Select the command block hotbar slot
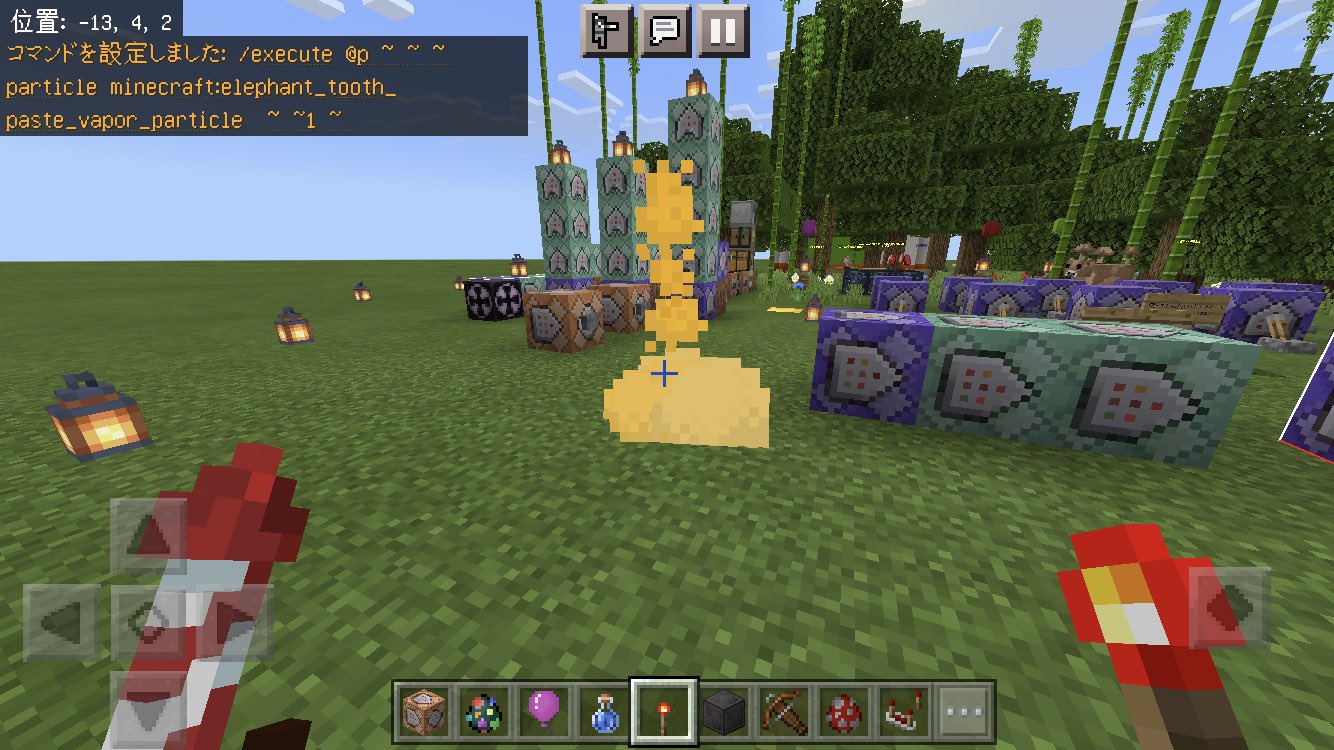This screenshot has height=750, width=1334. [425, 712]
